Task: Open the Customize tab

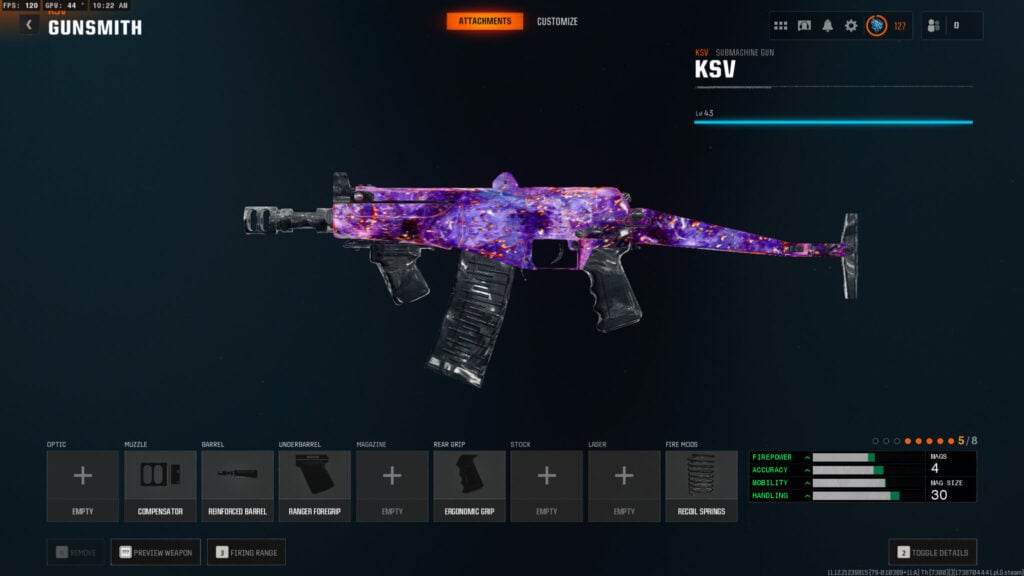Action: point(557,21)
